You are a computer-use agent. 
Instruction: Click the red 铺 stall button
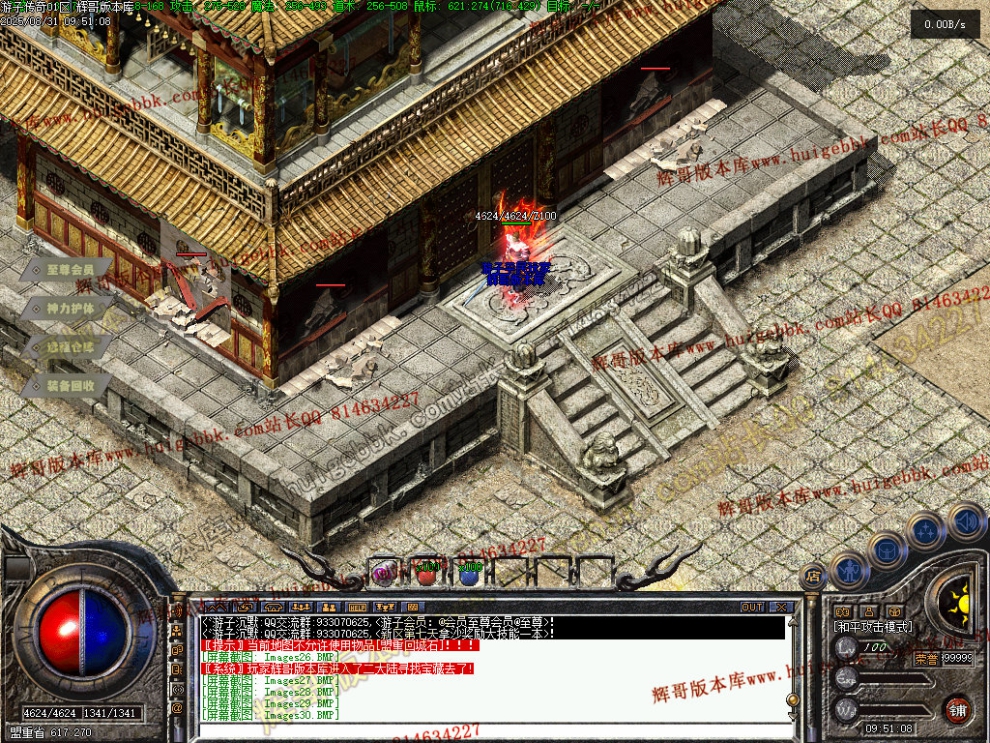click(957, 707)
